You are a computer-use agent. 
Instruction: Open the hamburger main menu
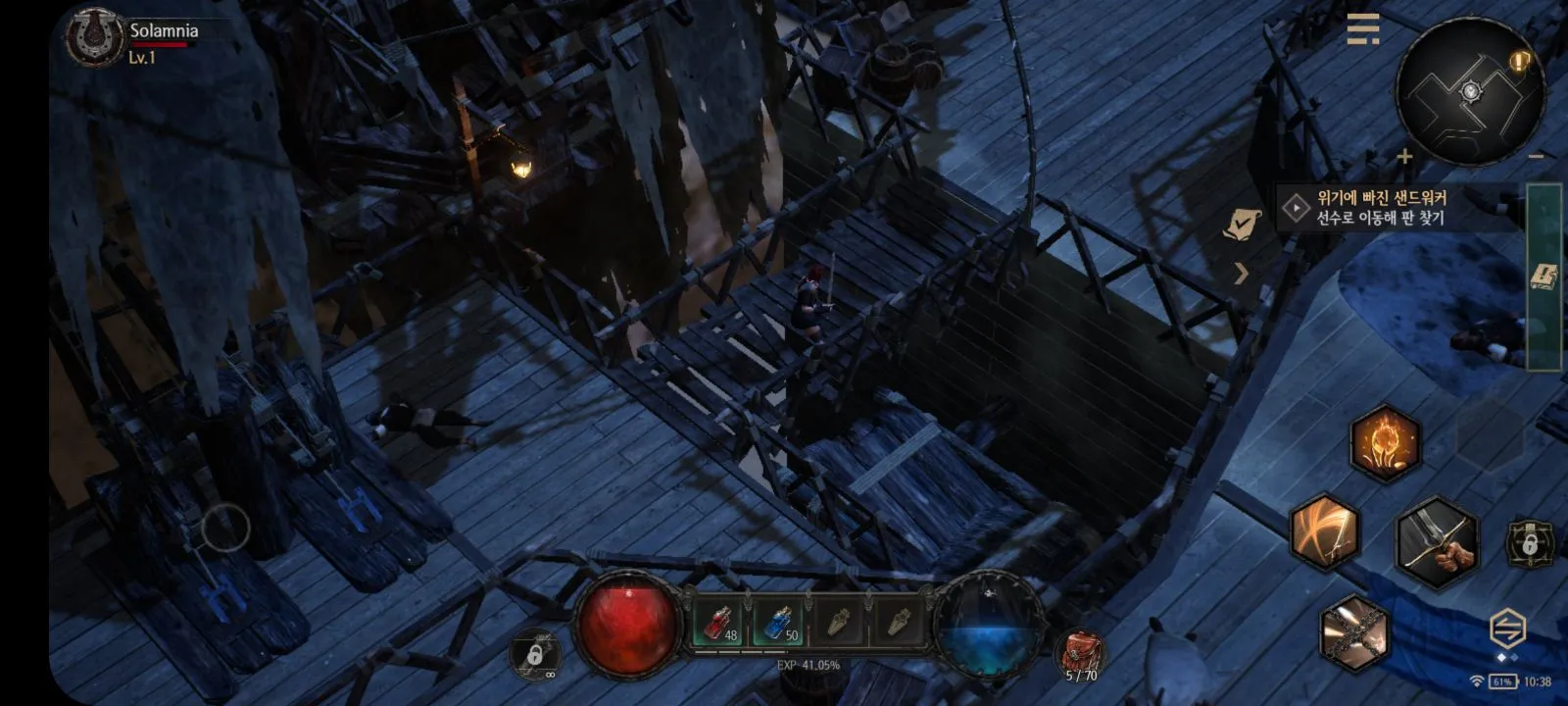click(x=1362, y=28)
